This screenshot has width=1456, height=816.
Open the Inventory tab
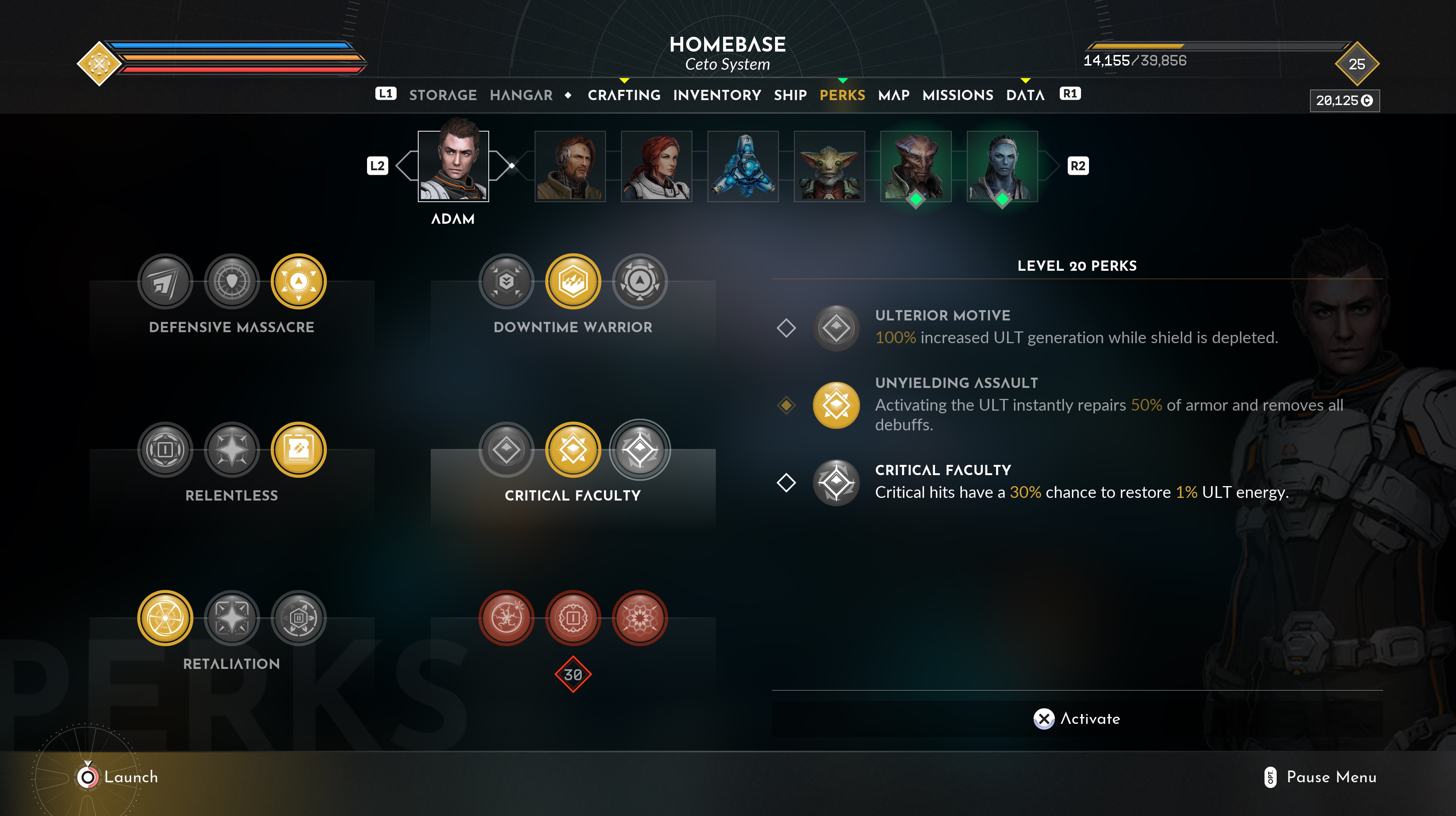coord(717,95)
